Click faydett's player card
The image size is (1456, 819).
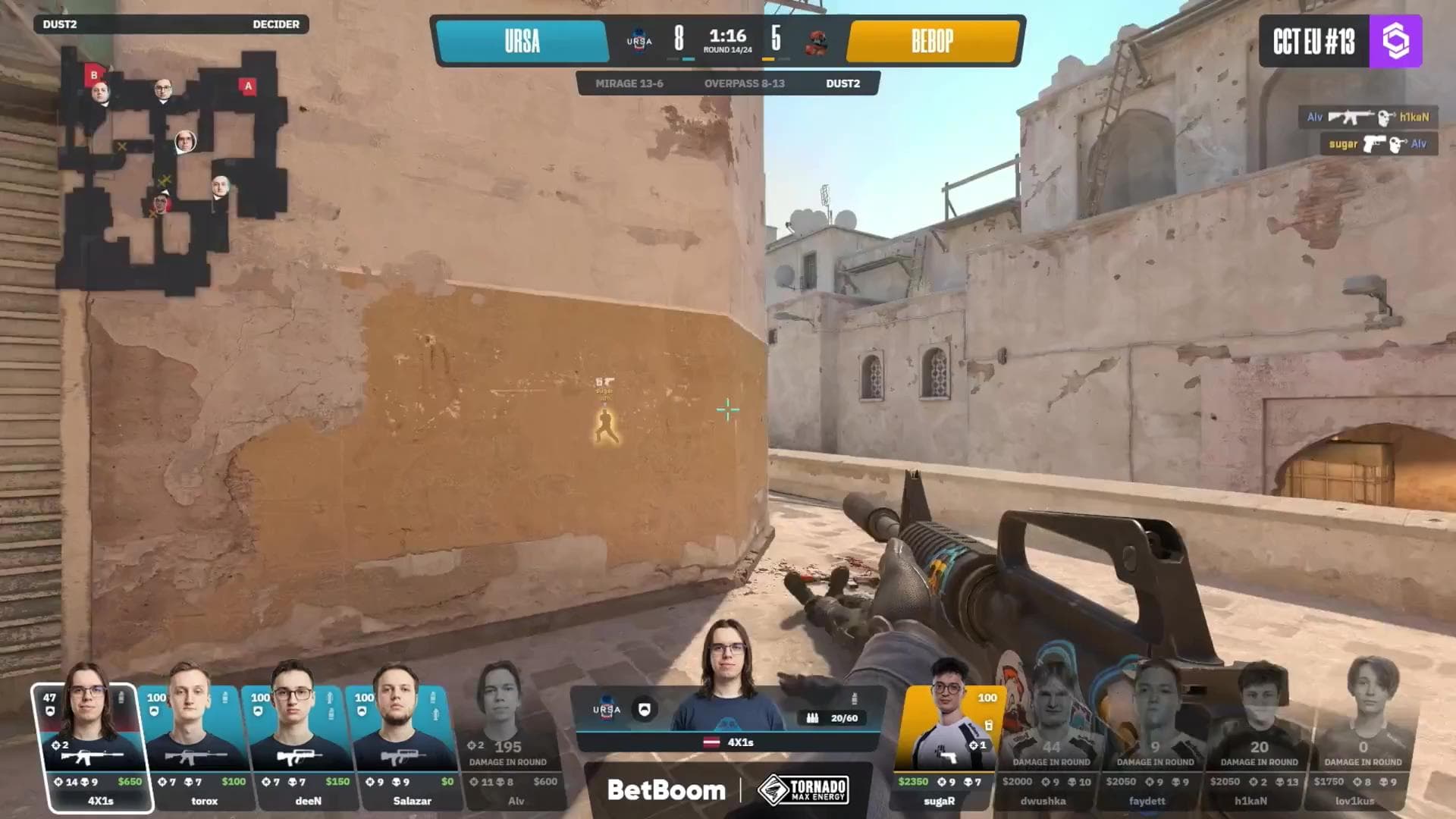(x=1154, y=747)
